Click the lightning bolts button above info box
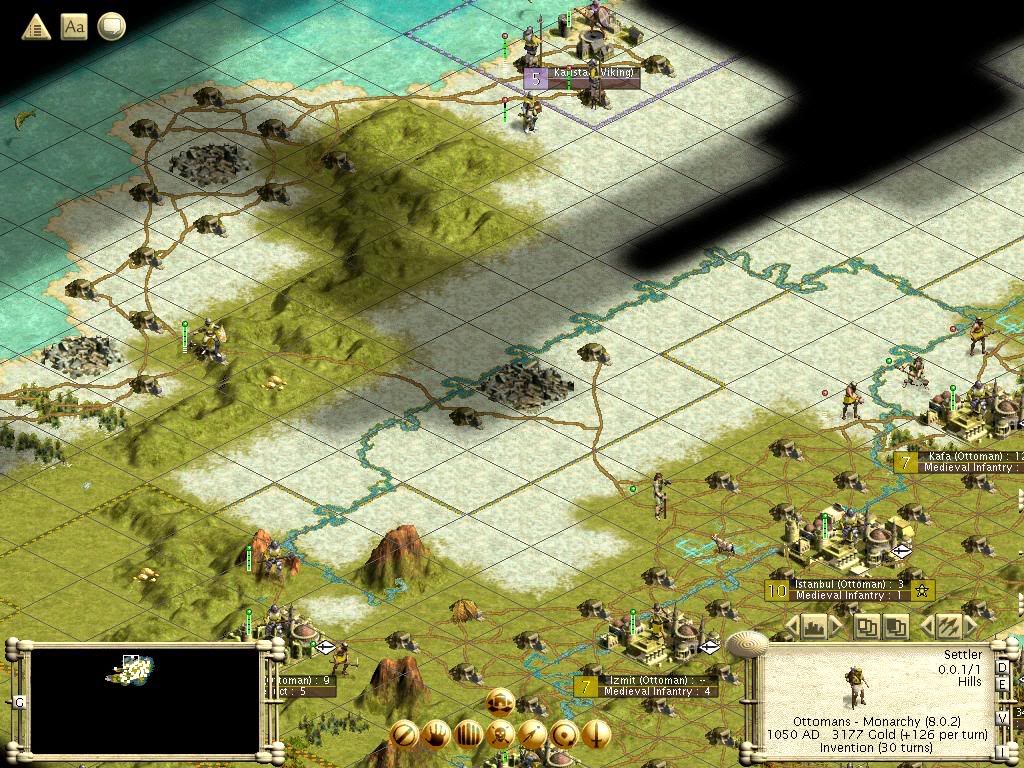Viewport: 1024px width, 768px height. [x=946, y=627]
